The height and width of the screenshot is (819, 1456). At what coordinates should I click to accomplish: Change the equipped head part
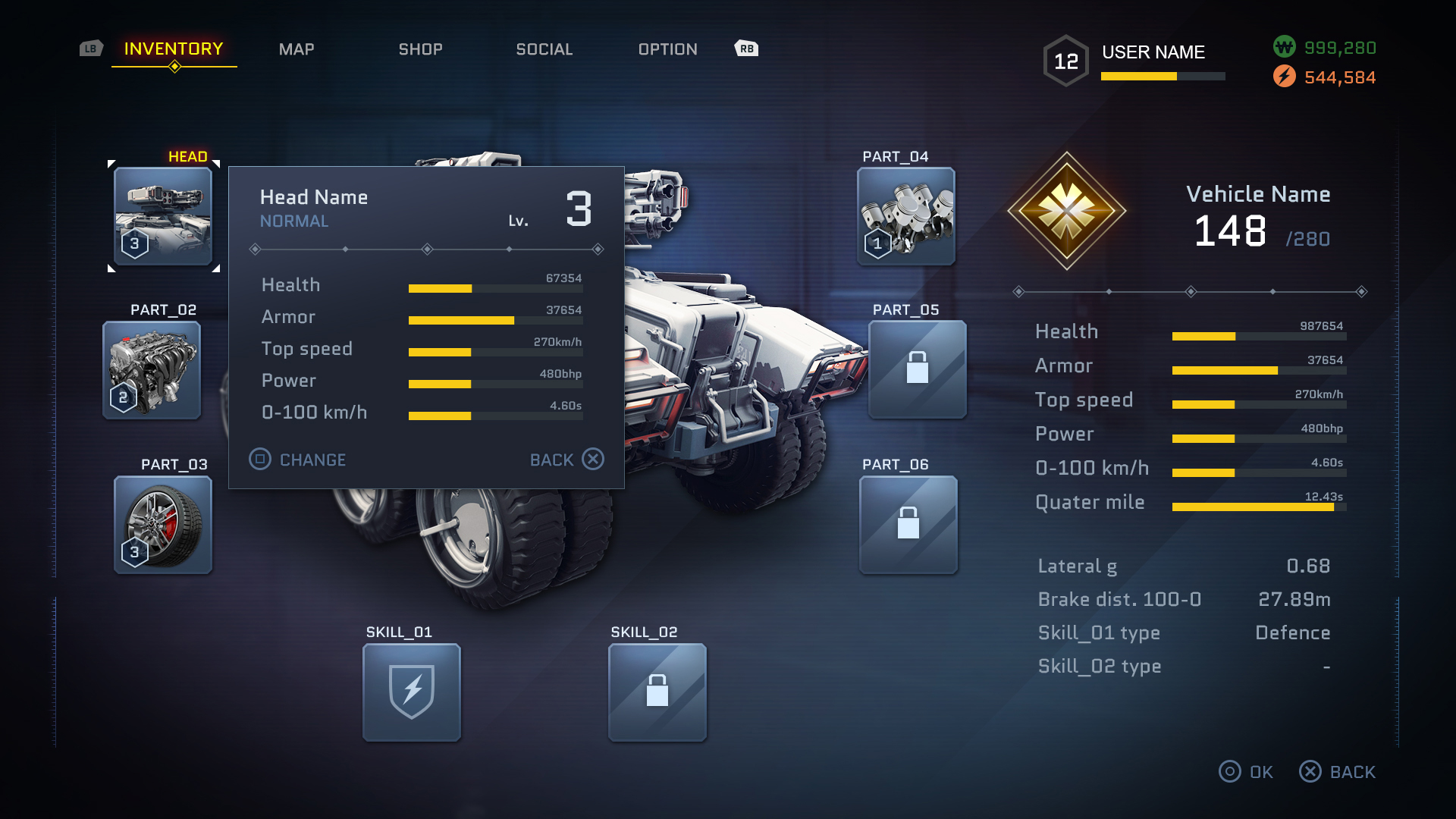(x=298, y=460)
